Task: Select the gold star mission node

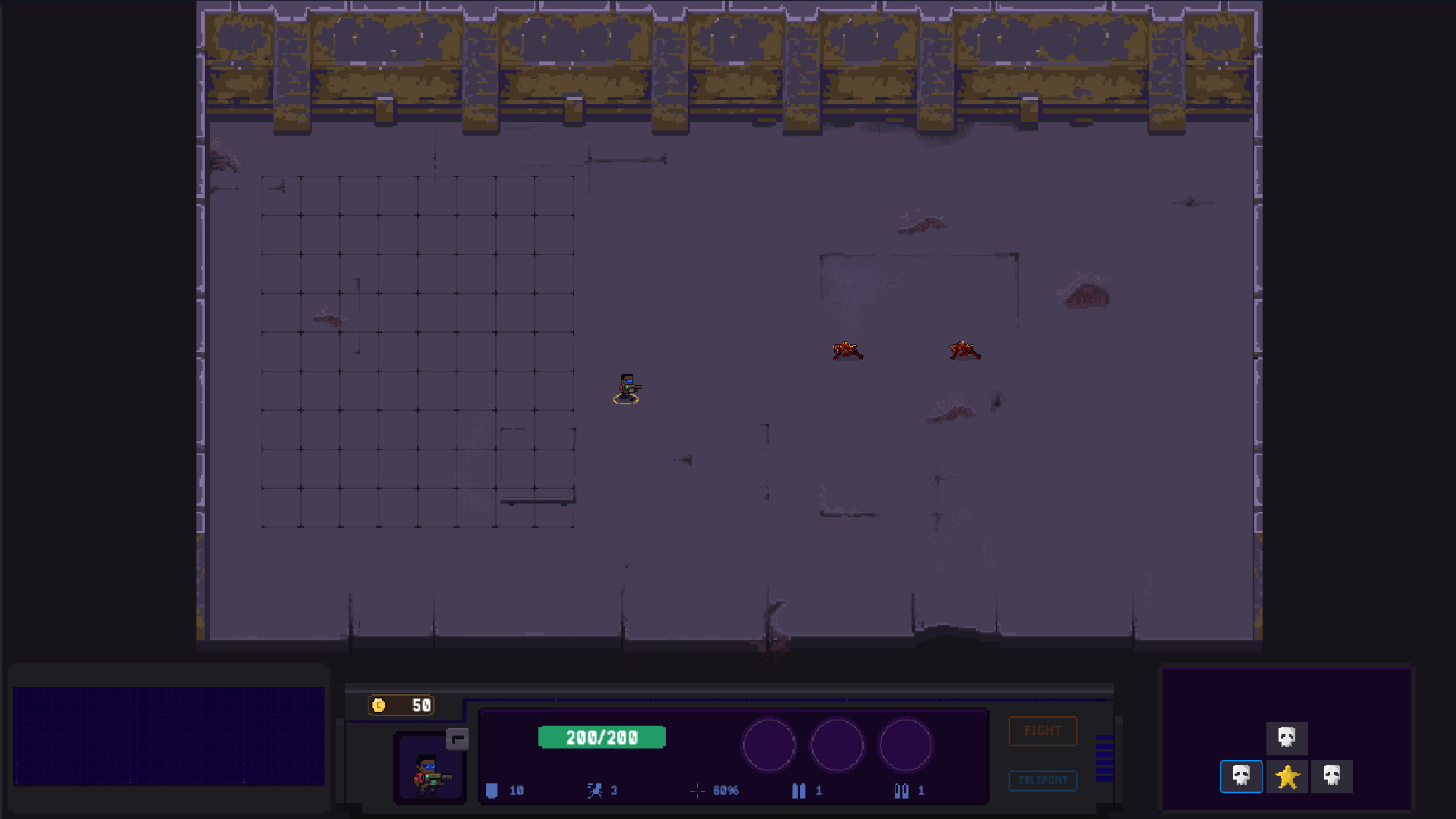Action: pyautogui.click(x=1286, y=776)
